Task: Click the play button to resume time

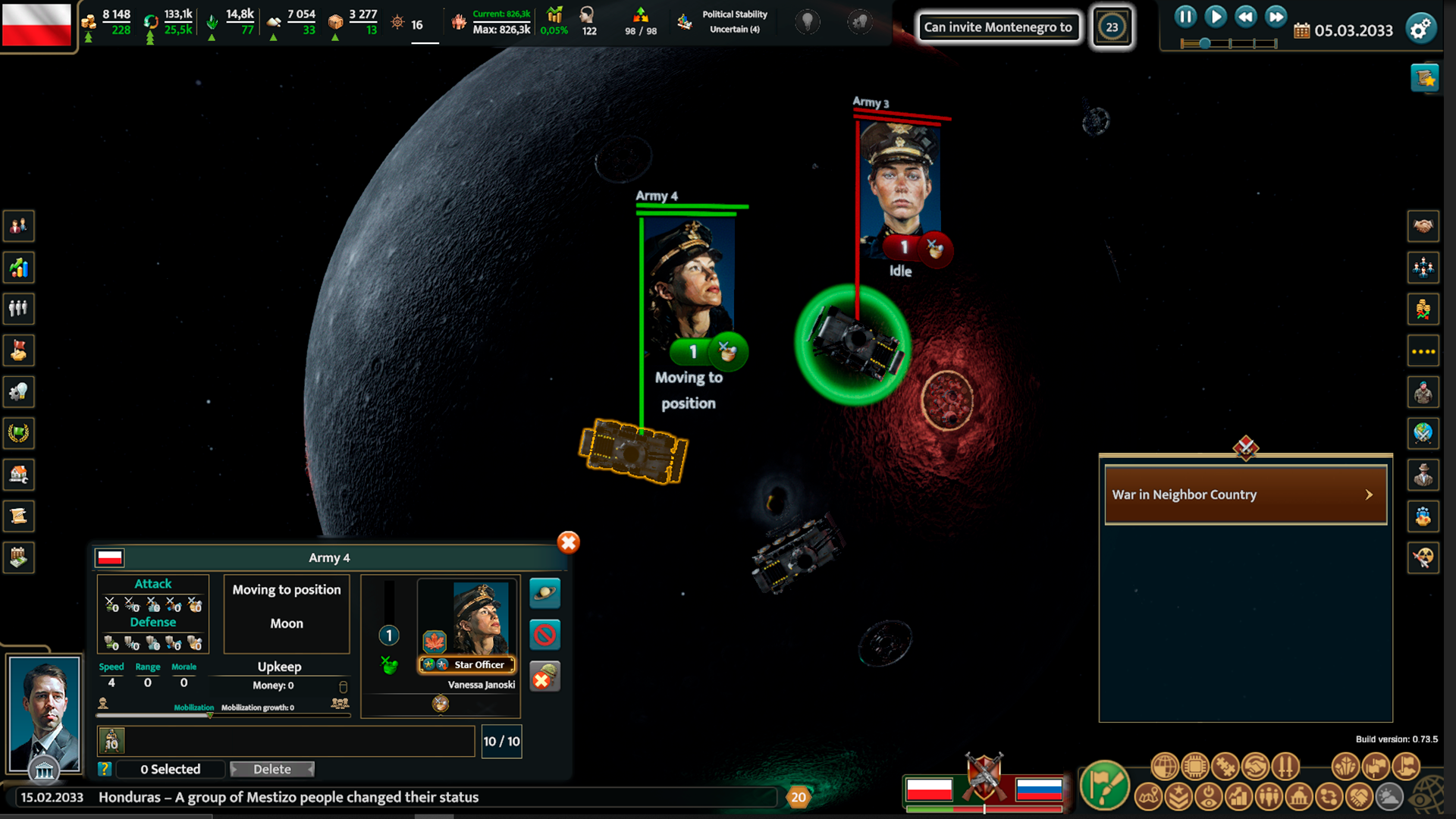Action: [x=1216, y=17]
